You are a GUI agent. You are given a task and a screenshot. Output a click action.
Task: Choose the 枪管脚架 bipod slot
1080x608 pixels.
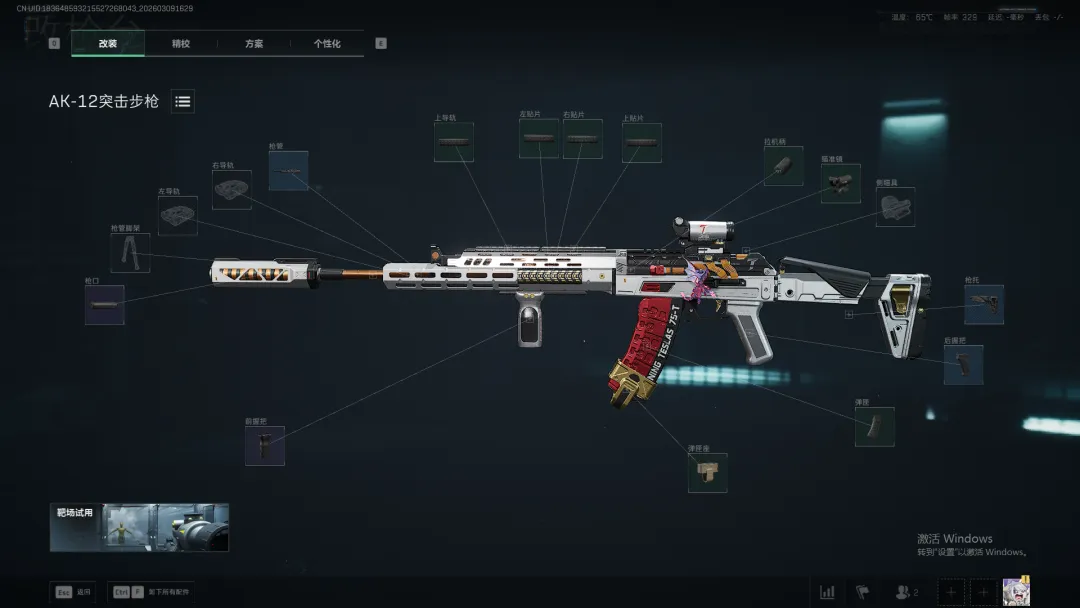(130, 253)
